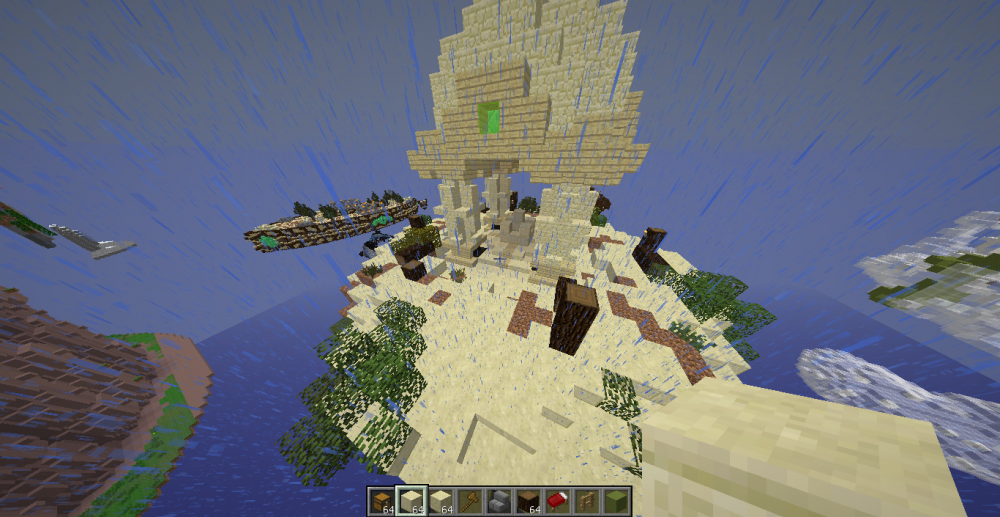
Task: Click the highlighted sand block hotbar slot
Action: point(411,500)
